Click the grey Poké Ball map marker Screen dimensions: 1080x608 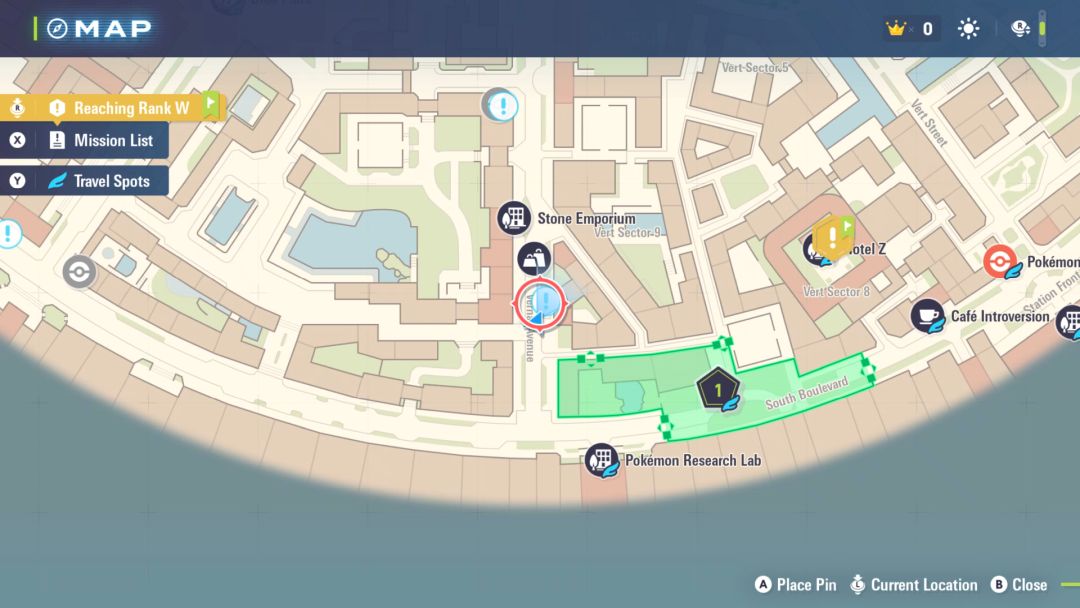[x=79, y=271]
